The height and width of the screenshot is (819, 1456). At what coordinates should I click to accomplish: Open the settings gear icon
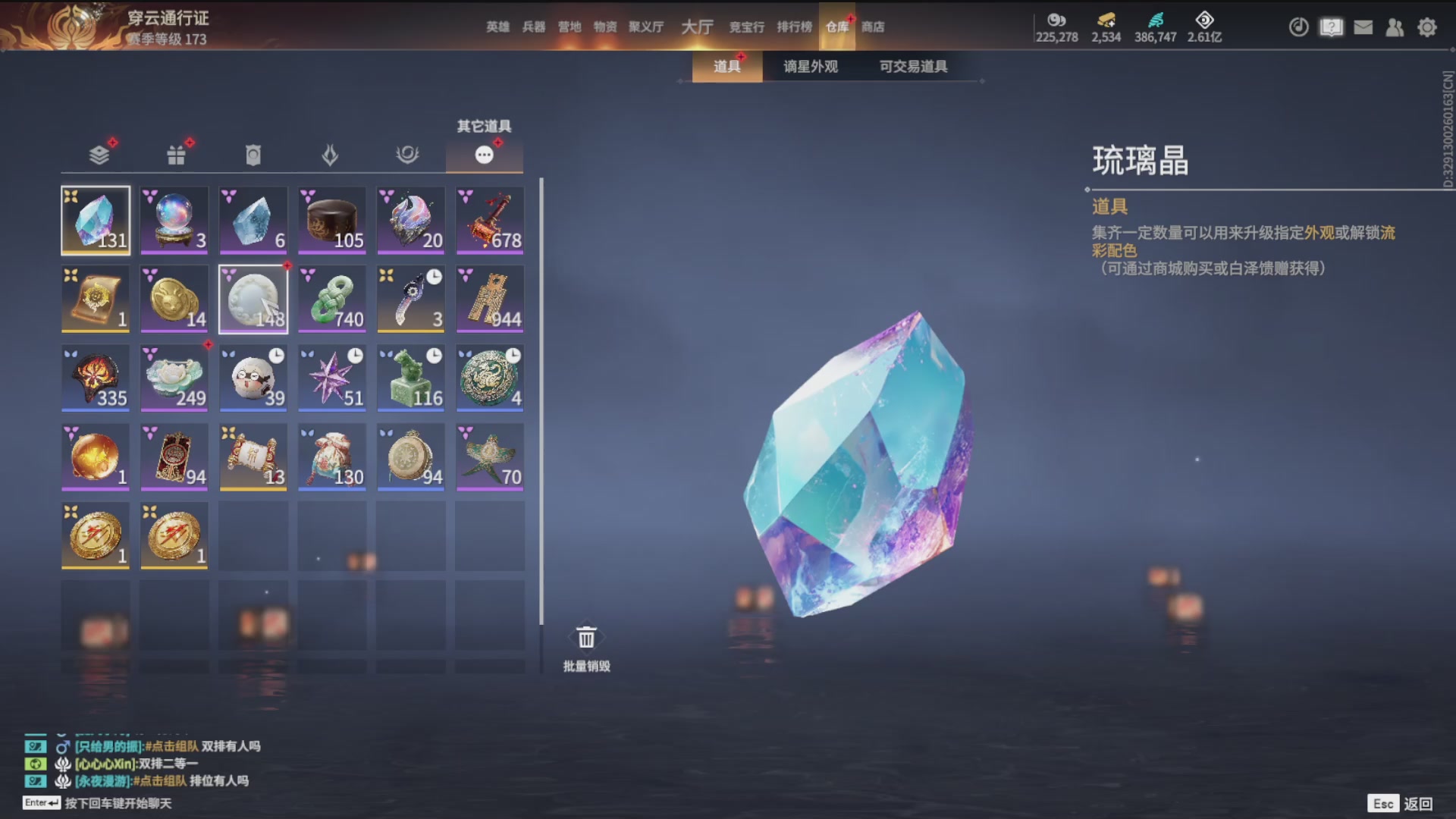pos(1427,27)
